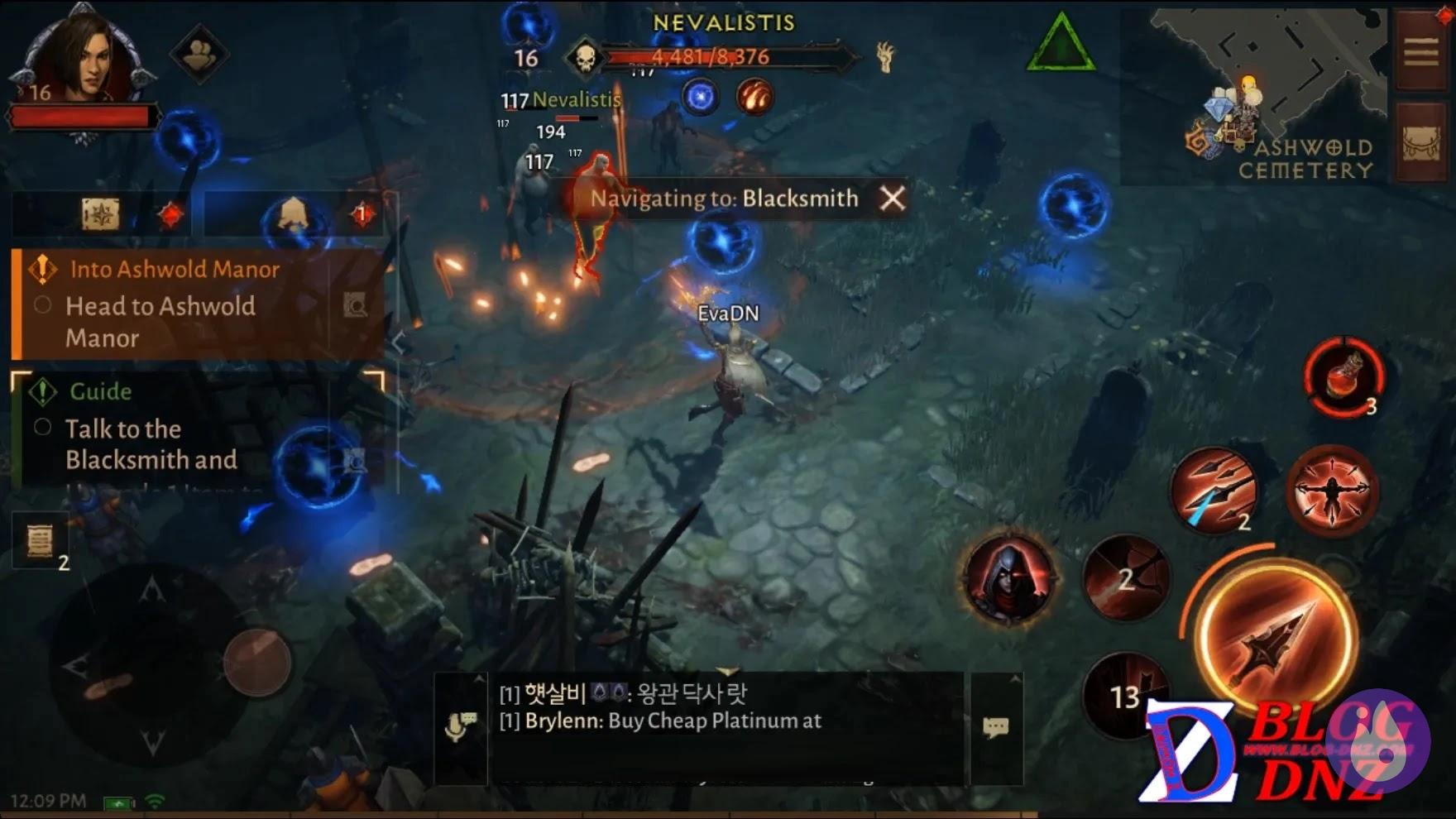Activate the multishot arrows skill
This screenshot has width=1456, height=819.
(1214, 490)
